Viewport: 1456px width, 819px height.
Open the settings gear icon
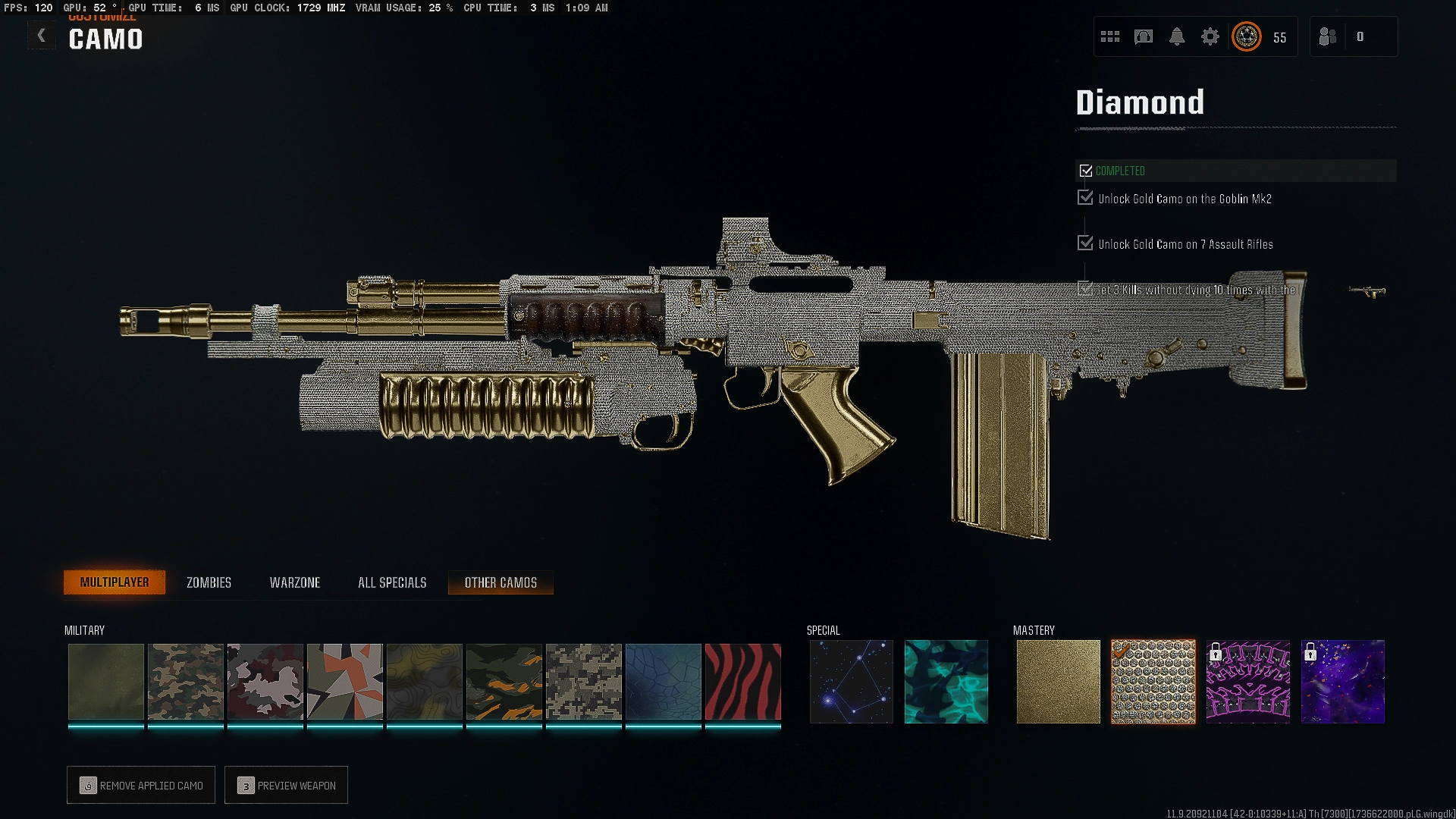(x=1210, y=36)
